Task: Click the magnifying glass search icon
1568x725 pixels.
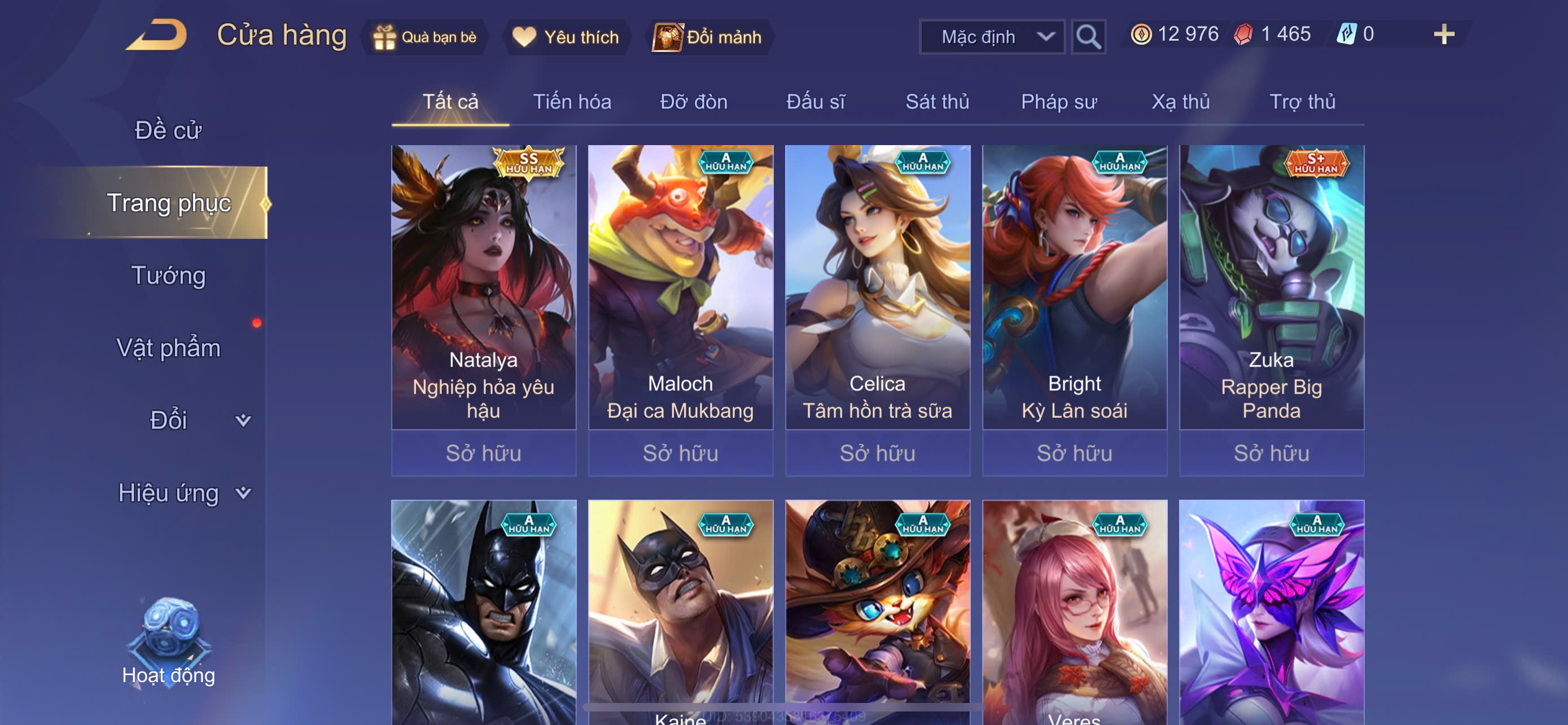Action: click(x=1088, y=37)
